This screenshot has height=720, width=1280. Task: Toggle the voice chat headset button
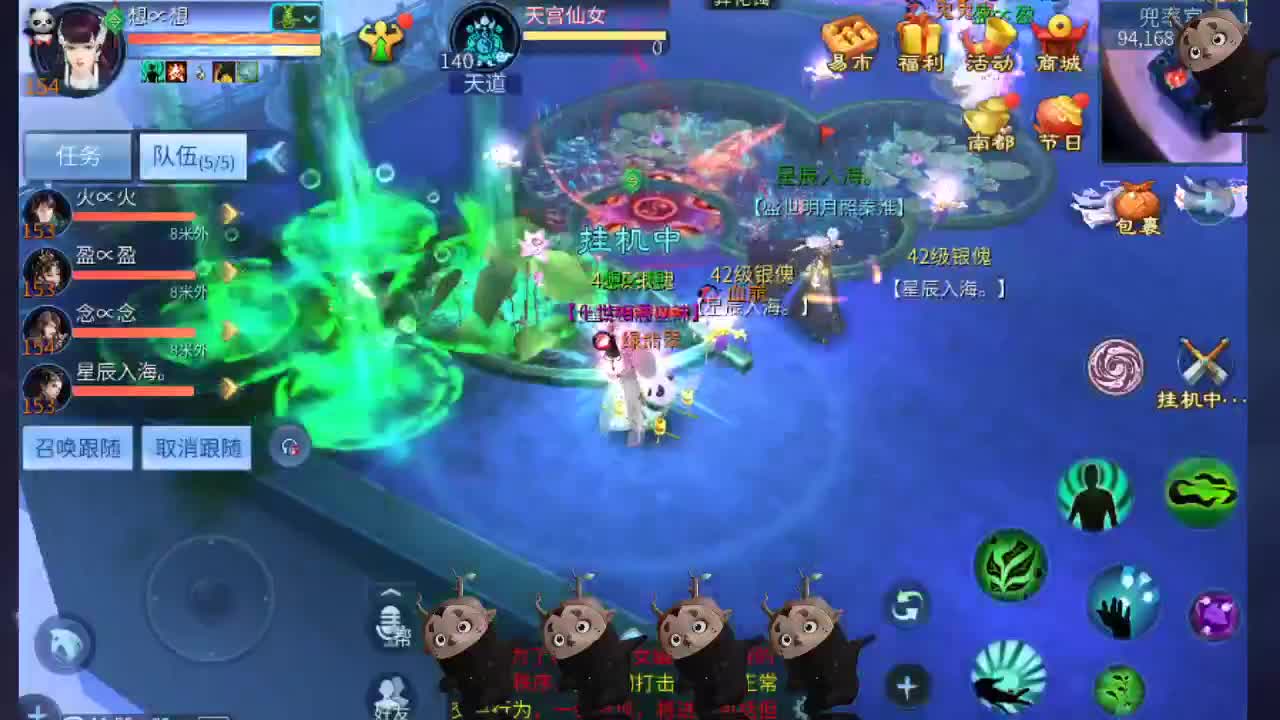tap(289, 447)
